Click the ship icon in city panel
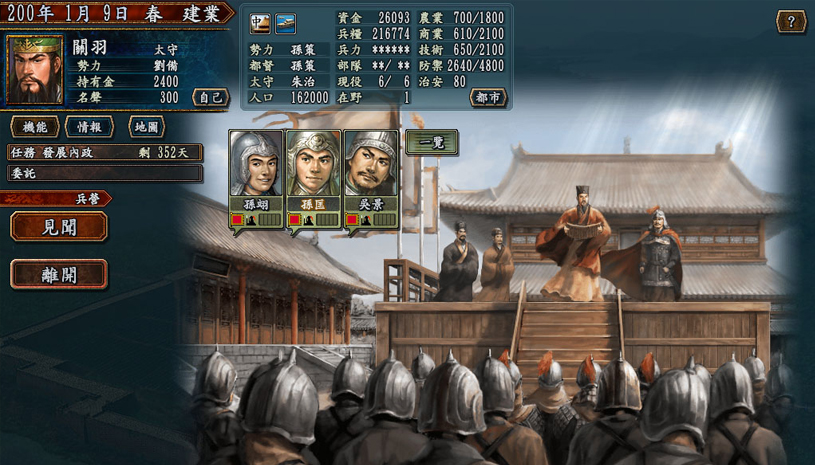The width and height of the screenshot is (815, 465). (x=285, y=22)
